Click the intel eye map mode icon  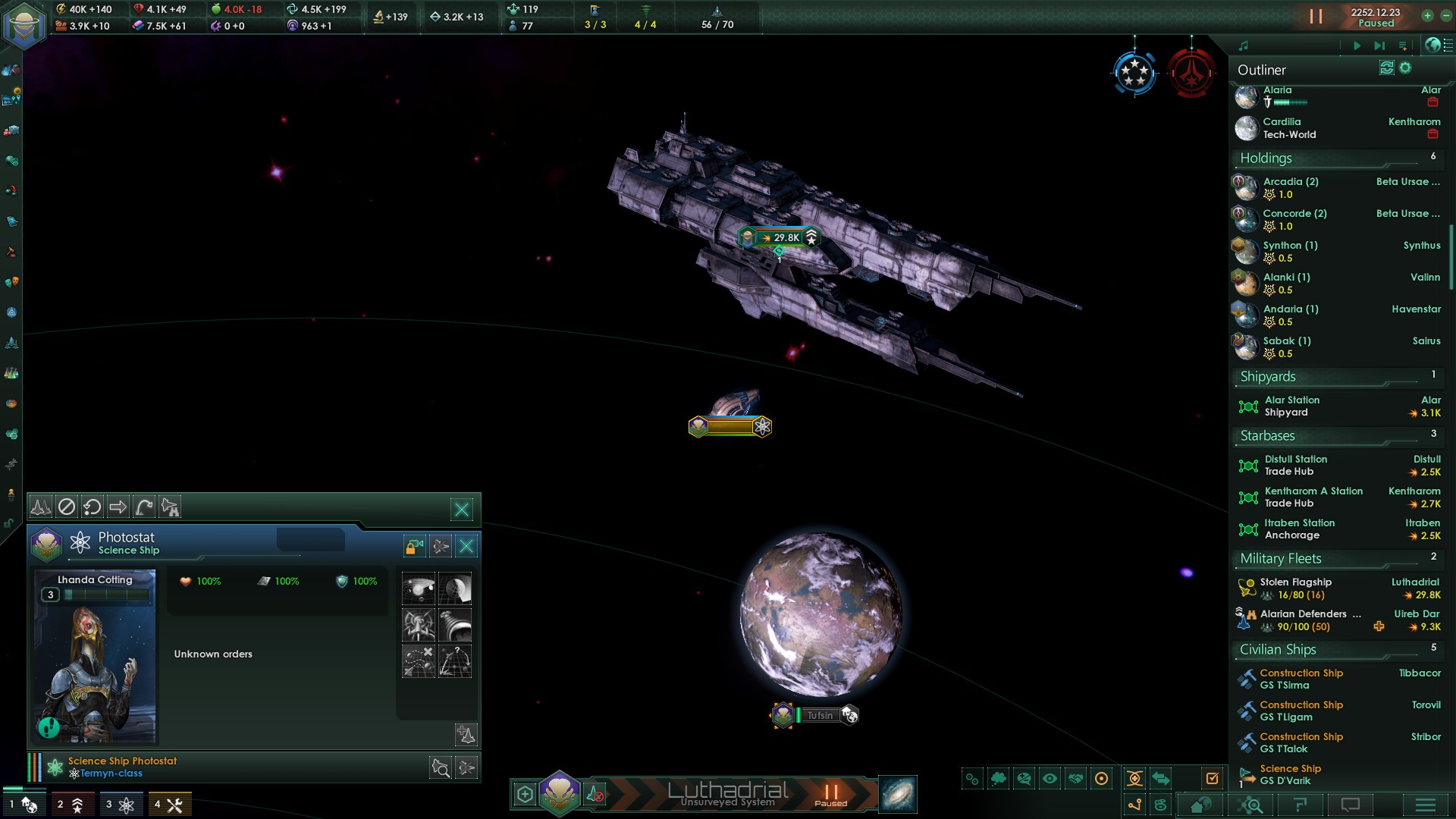pos(1050,778)
